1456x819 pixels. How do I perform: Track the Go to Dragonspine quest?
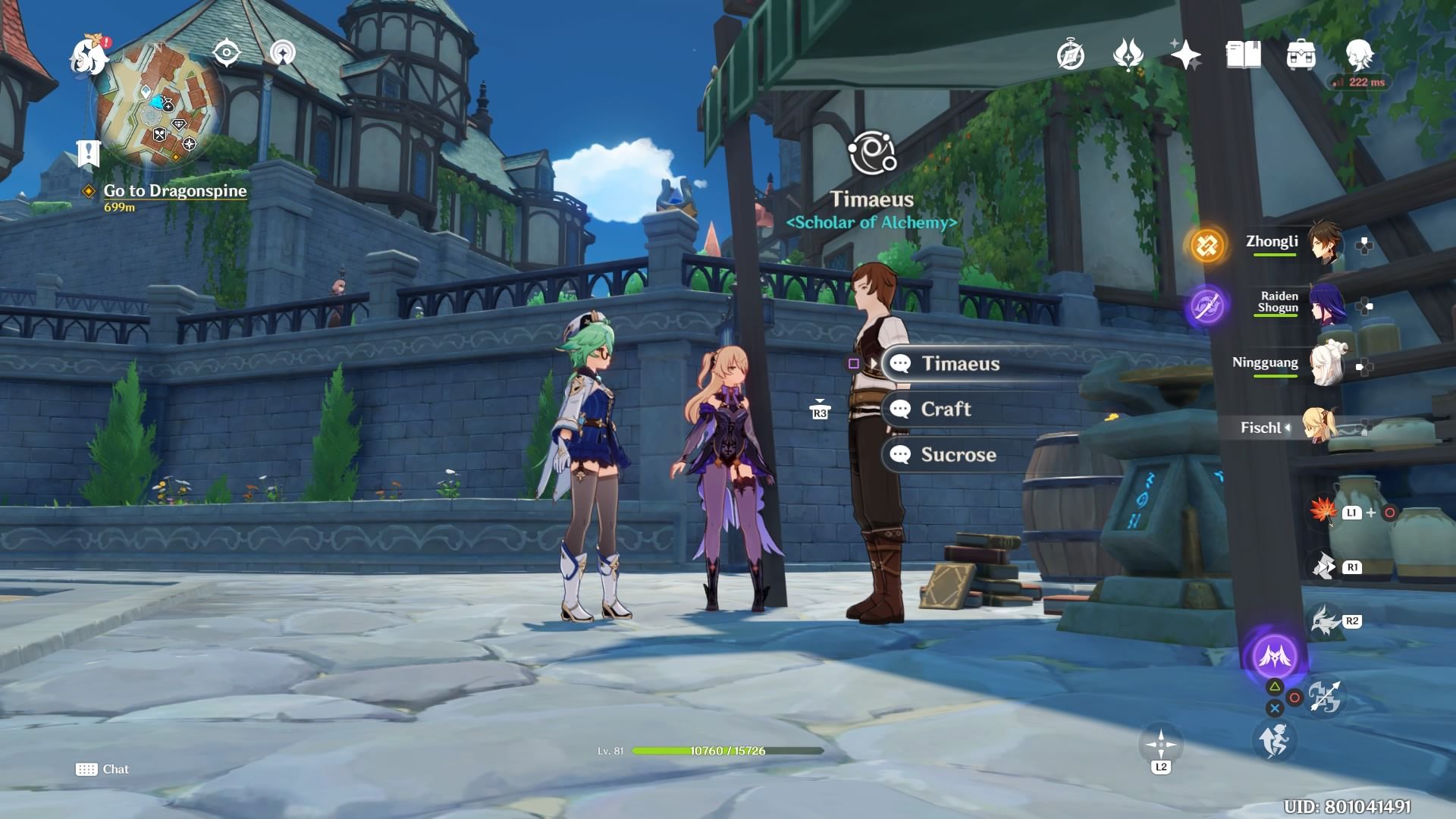(x=174, y=191)
